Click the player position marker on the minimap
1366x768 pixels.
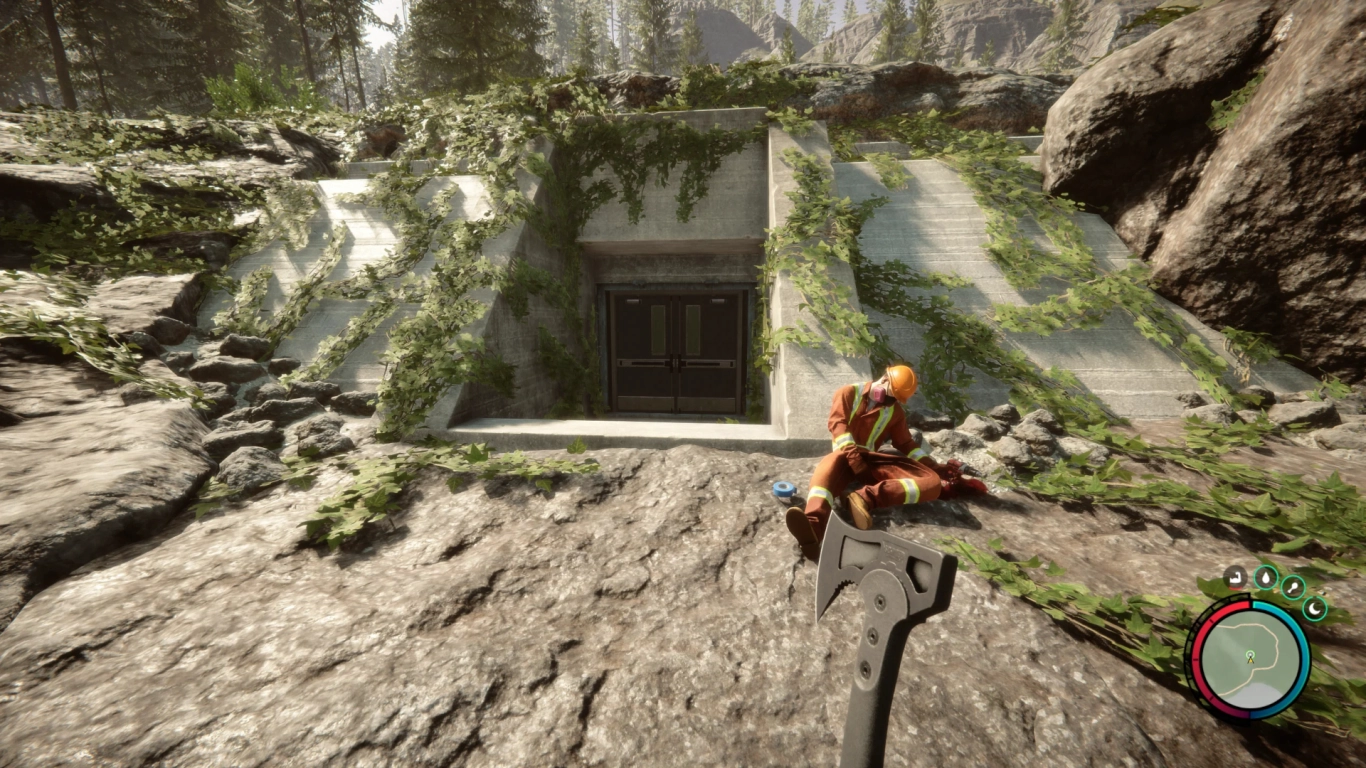(1250, 660)
